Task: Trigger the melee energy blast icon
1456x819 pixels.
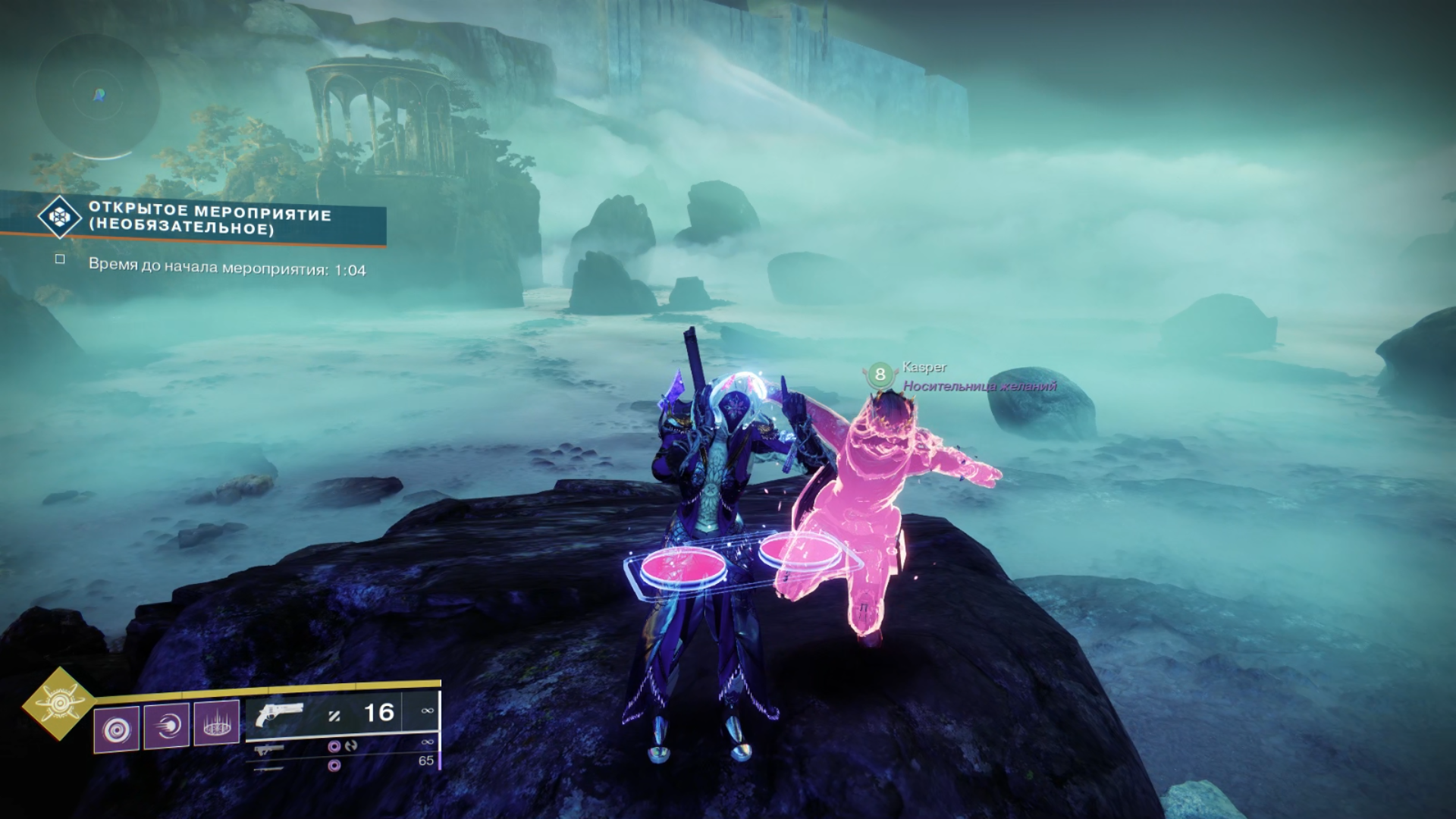Action: coord(167,726)
